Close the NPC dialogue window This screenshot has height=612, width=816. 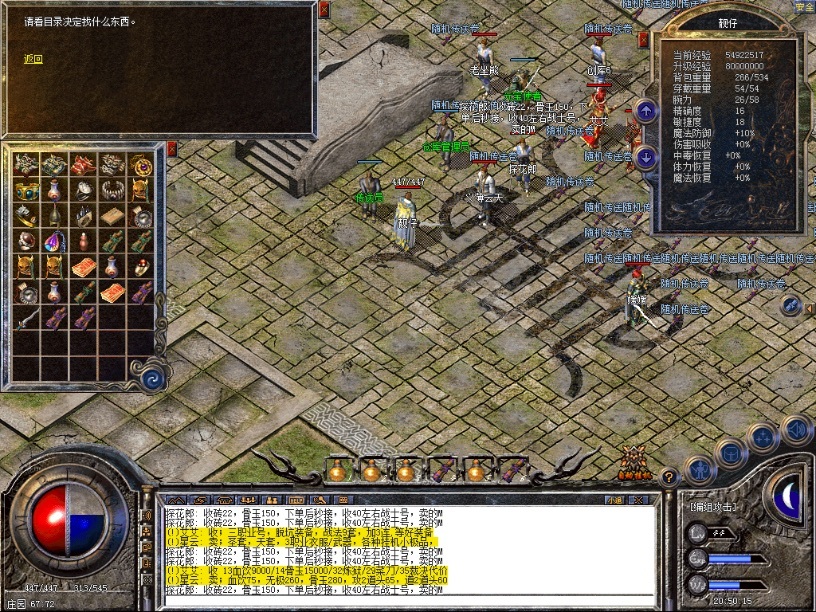[324, 9]
